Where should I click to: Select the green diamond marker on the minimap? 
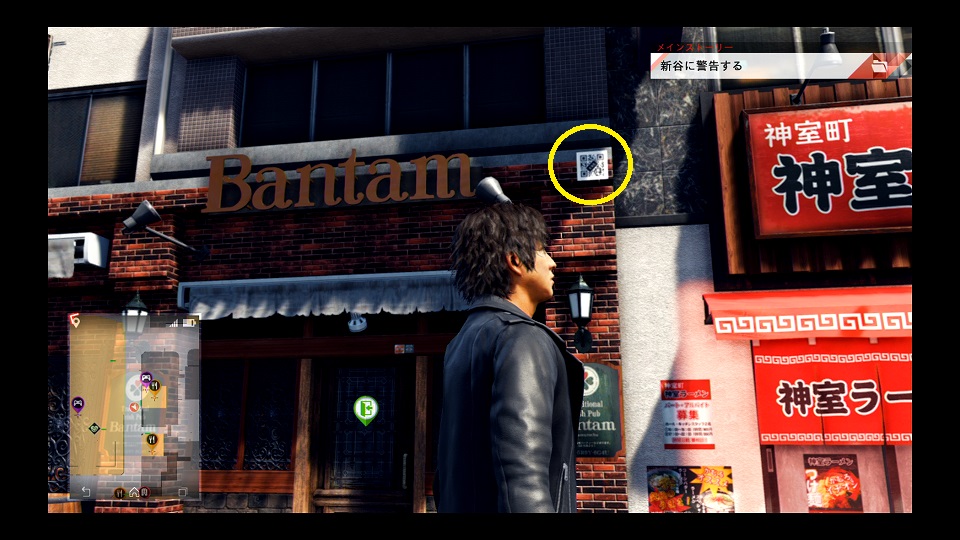[x=94, y=428]
